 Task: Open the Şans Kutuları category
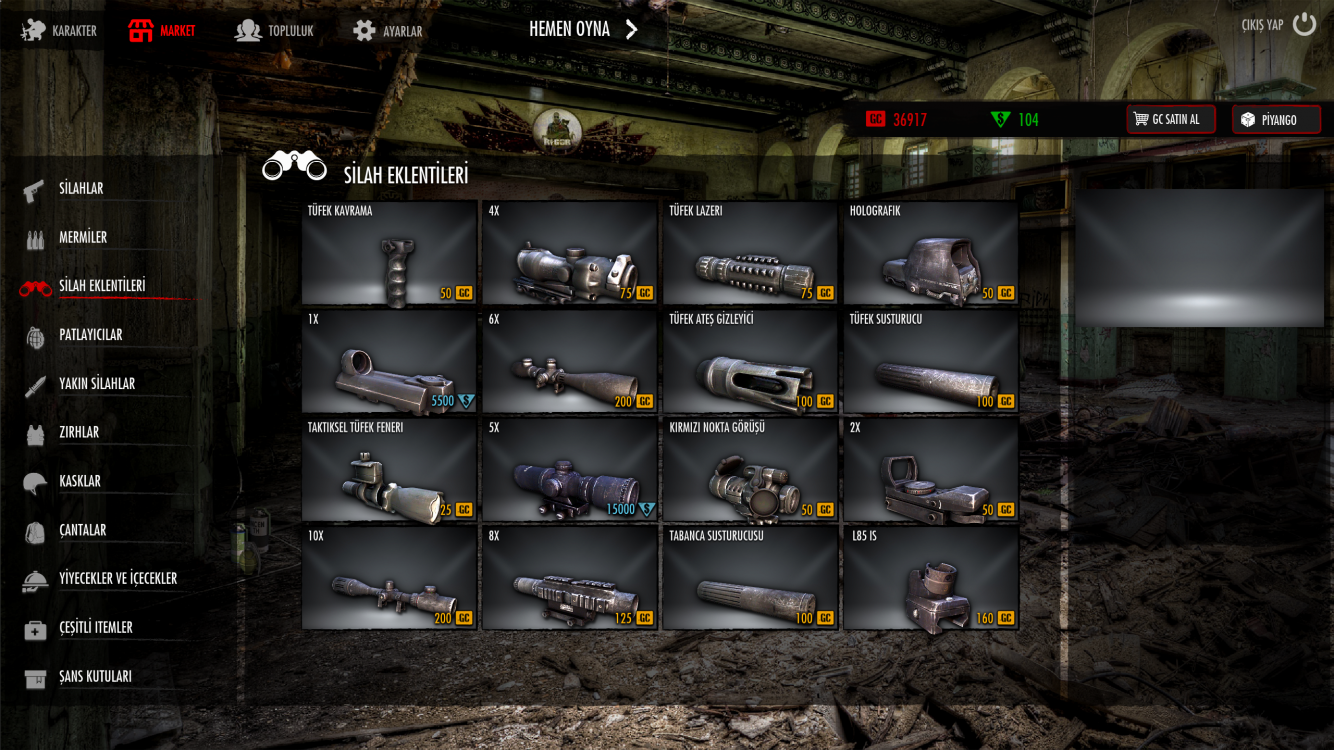tap(95, 677)
